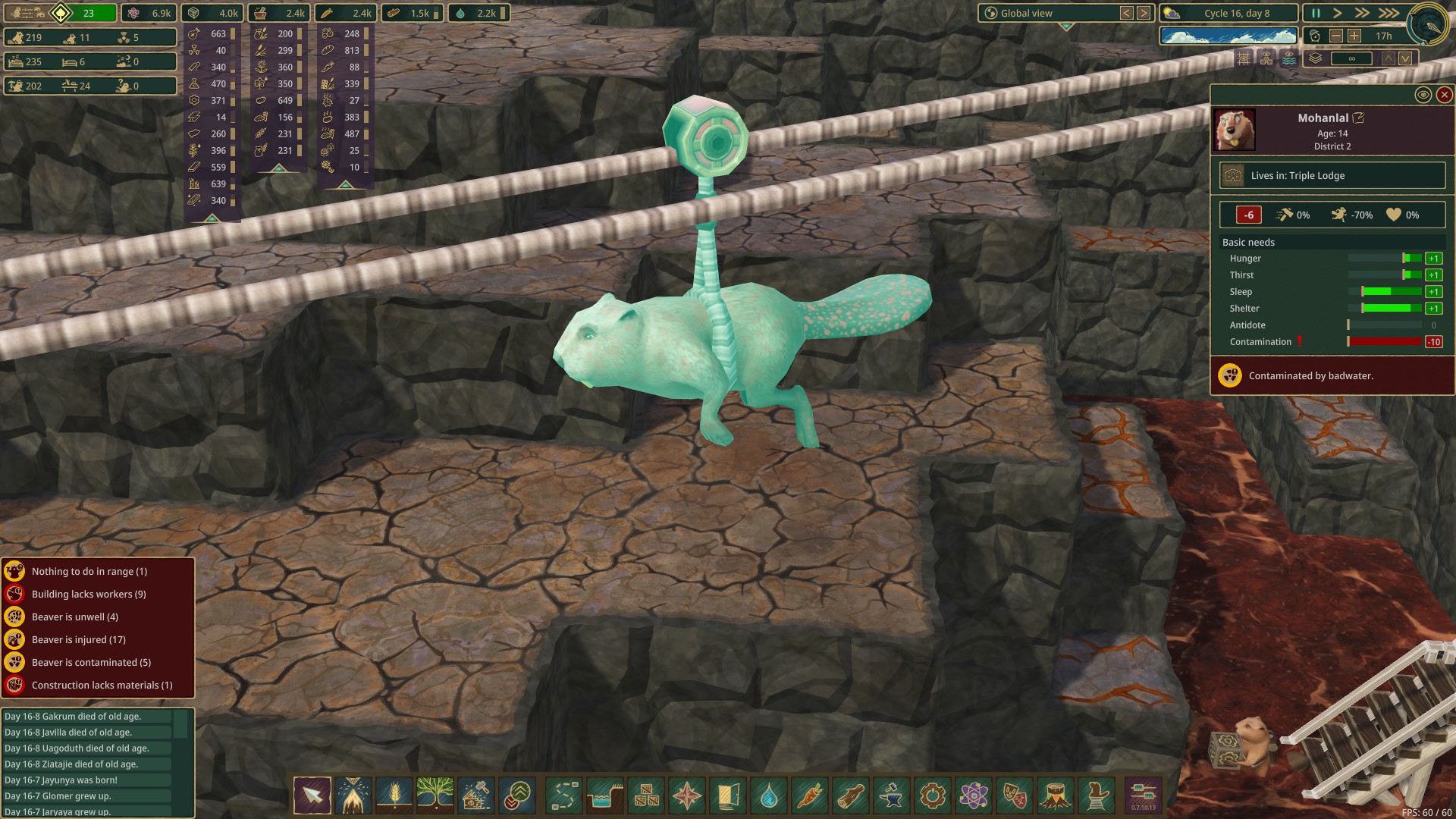
Task: Open the food carrot building category
Action: click(809, 795)
